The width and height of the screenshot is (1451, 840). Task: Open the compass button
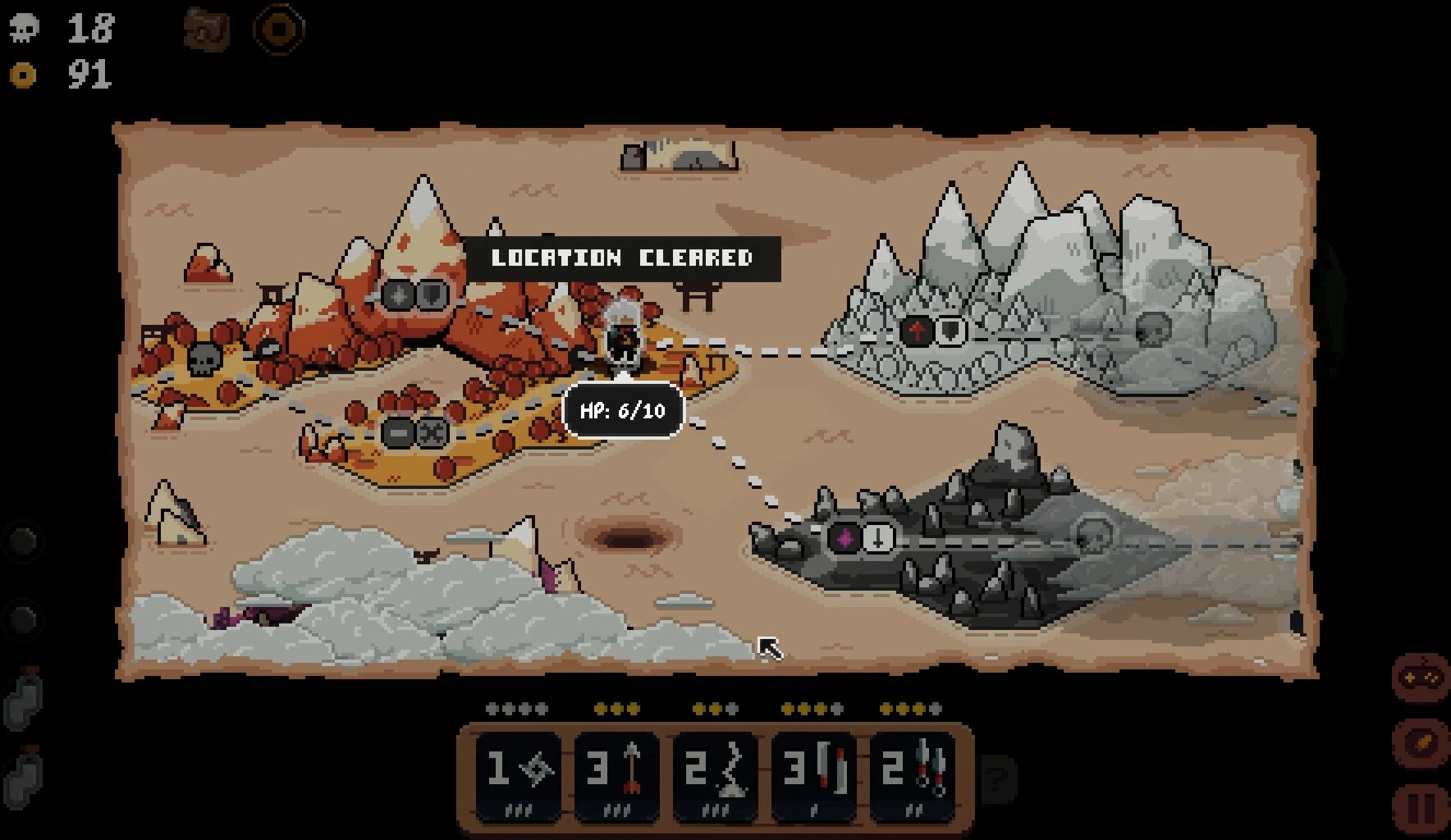[1422, 741]
